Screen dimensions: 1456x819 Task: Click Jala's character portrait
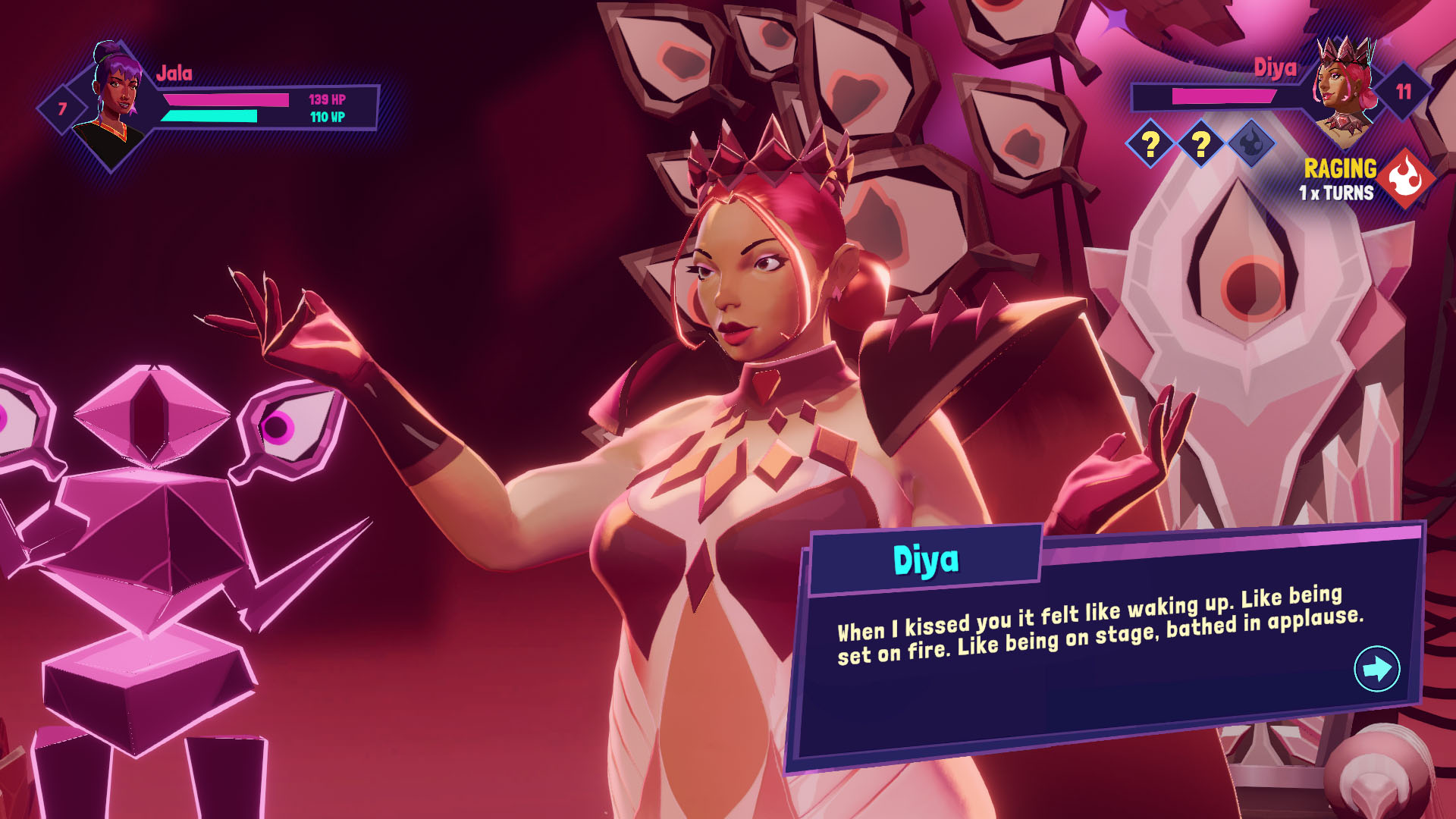[114, 102]
